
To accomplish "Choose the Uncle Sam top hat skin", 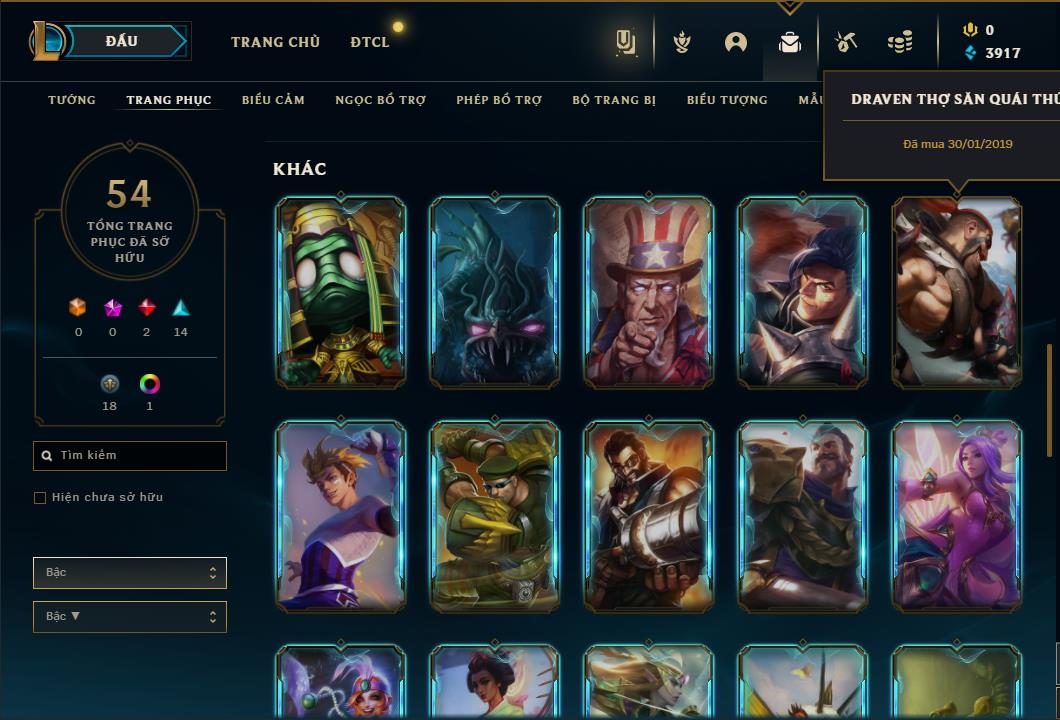I will click(x=649, y=292).
